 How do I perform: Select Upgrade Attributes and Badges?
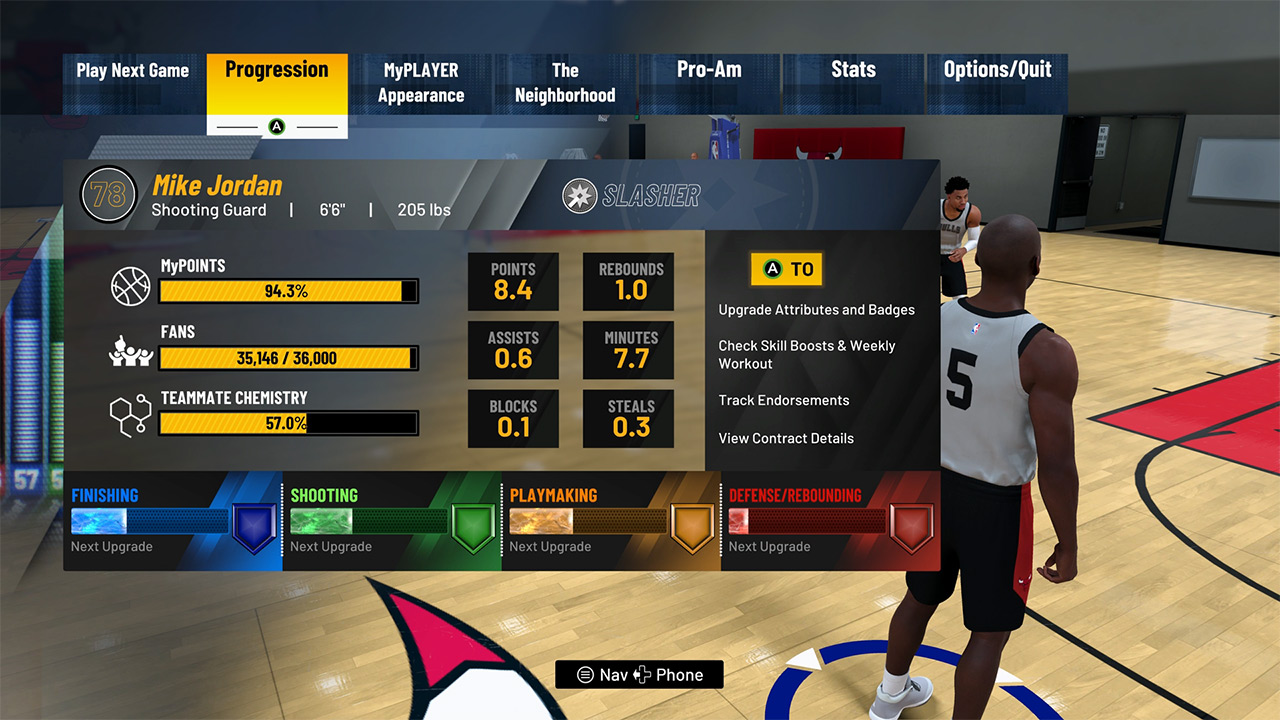pyautogui.click(x=816, y=310)
